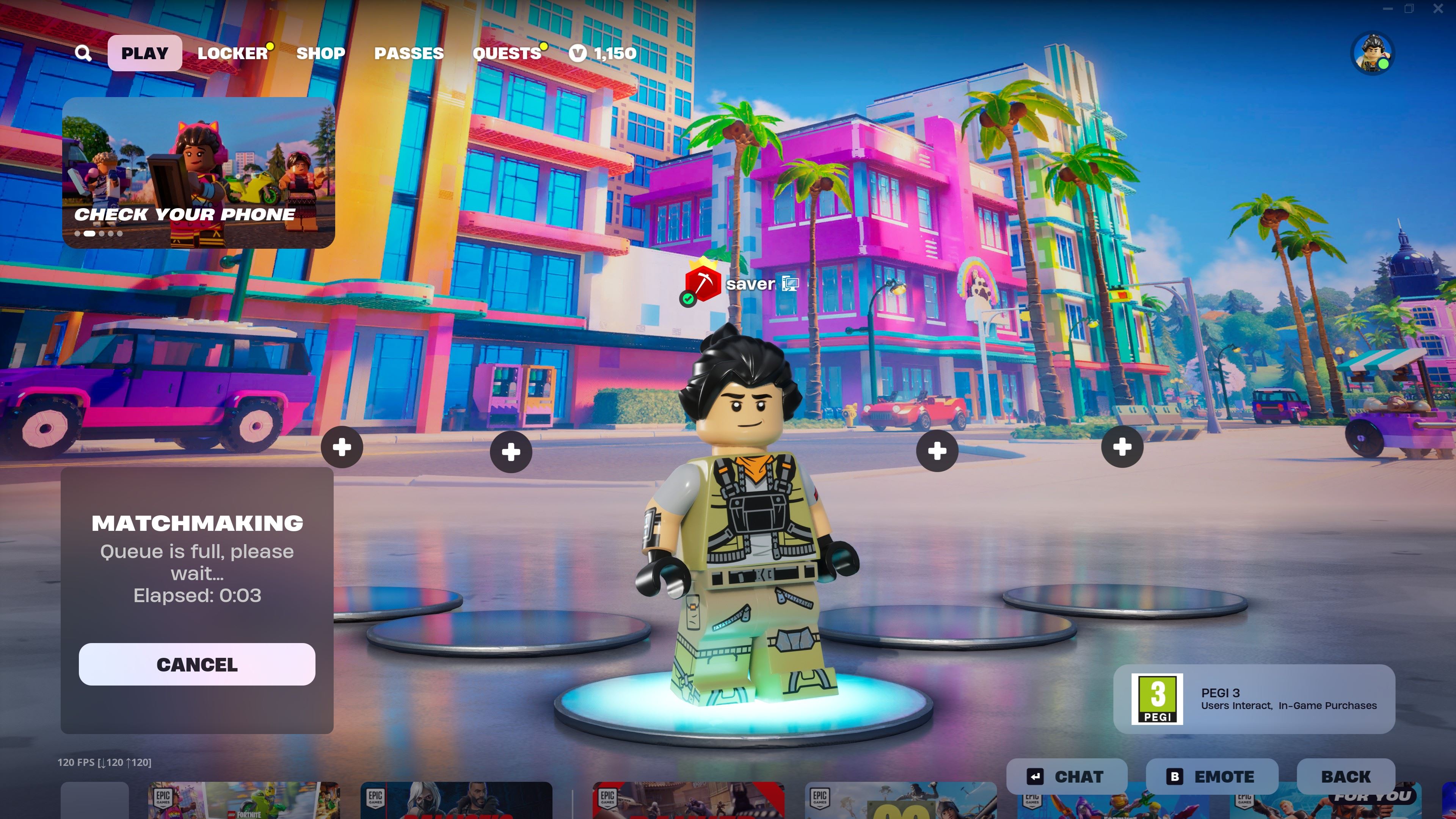
Task: Open the search magnifier icon
Action: 83,53
